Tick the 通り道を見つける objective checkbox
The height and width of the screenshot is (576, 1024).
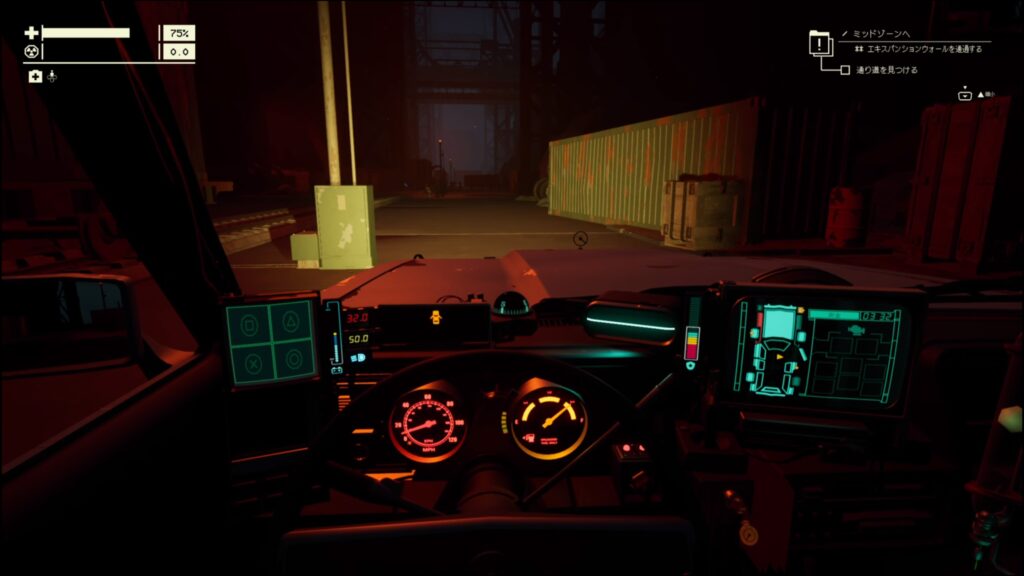(846, 70)
